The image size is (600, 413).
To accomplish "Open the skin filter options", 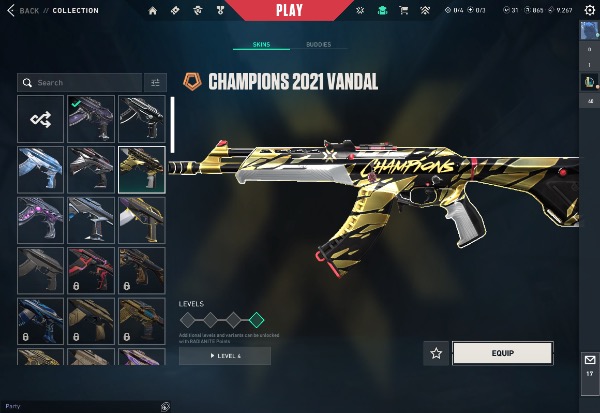I will point(155,83).
